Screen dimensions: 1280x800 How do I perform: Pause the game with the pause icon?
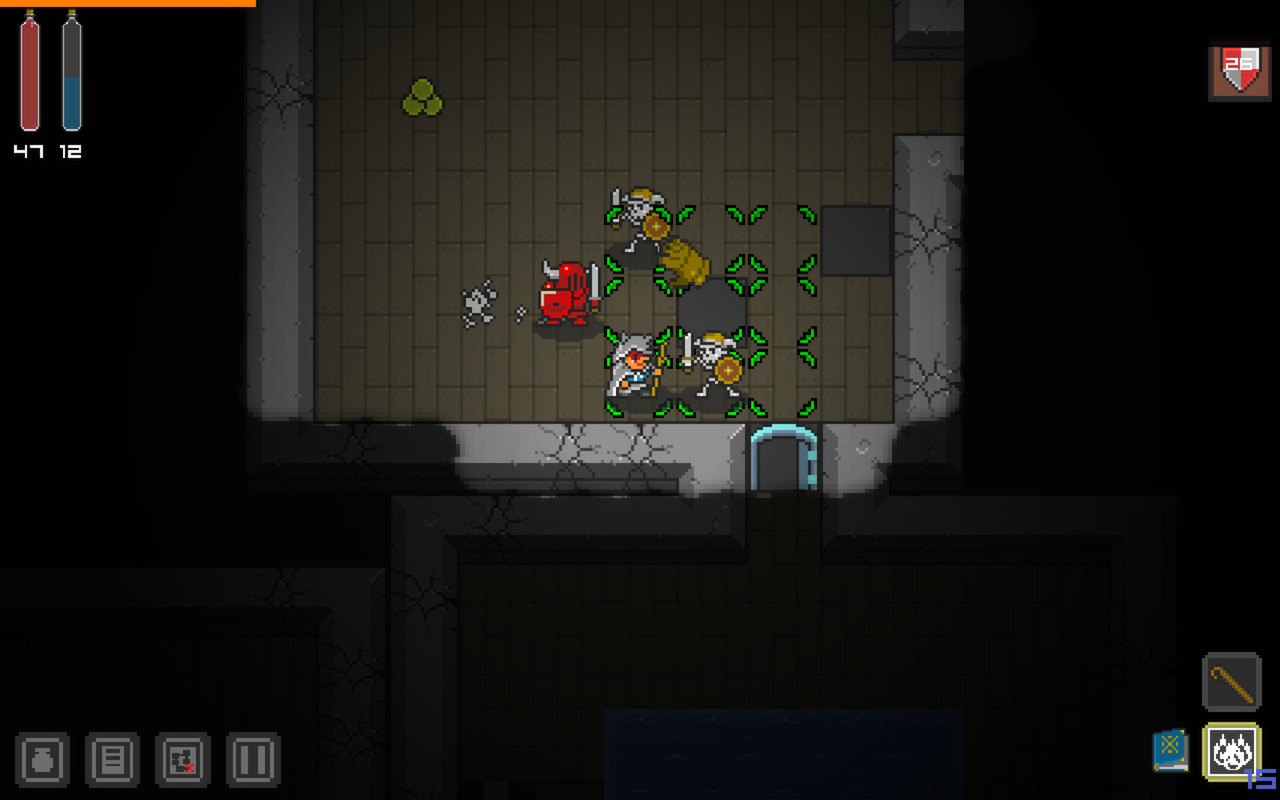(x=253, y=760)
